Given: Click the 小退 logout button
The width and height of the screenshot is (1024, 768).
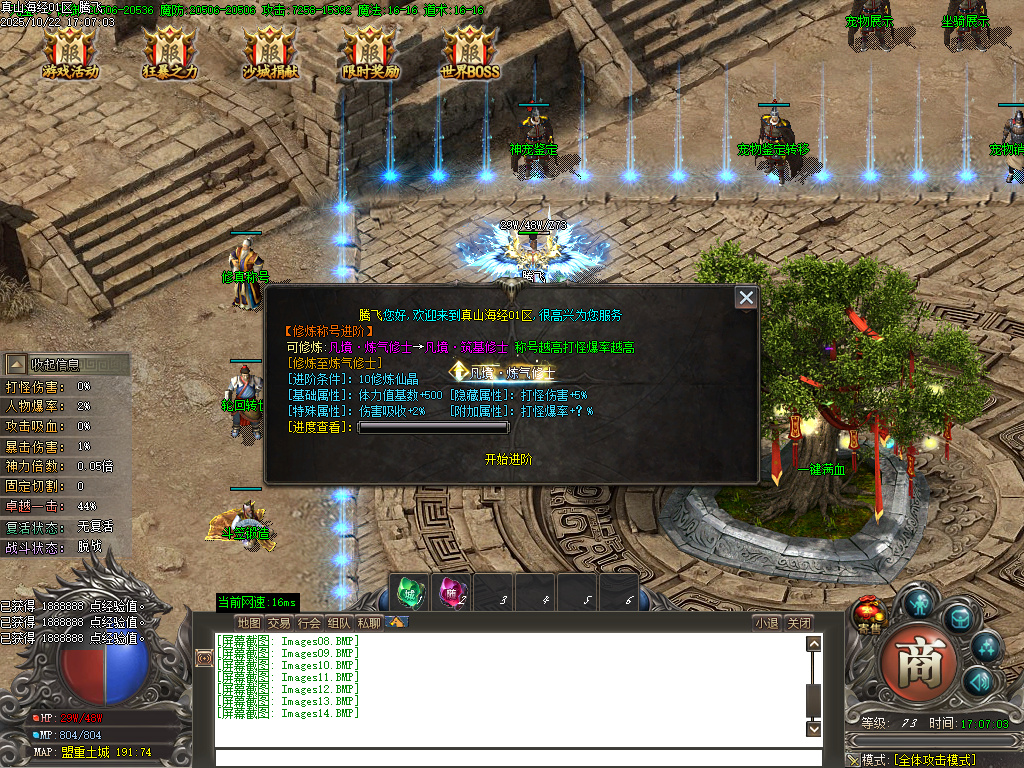Looking at the screenshot, I should click(x=767, y=622).
